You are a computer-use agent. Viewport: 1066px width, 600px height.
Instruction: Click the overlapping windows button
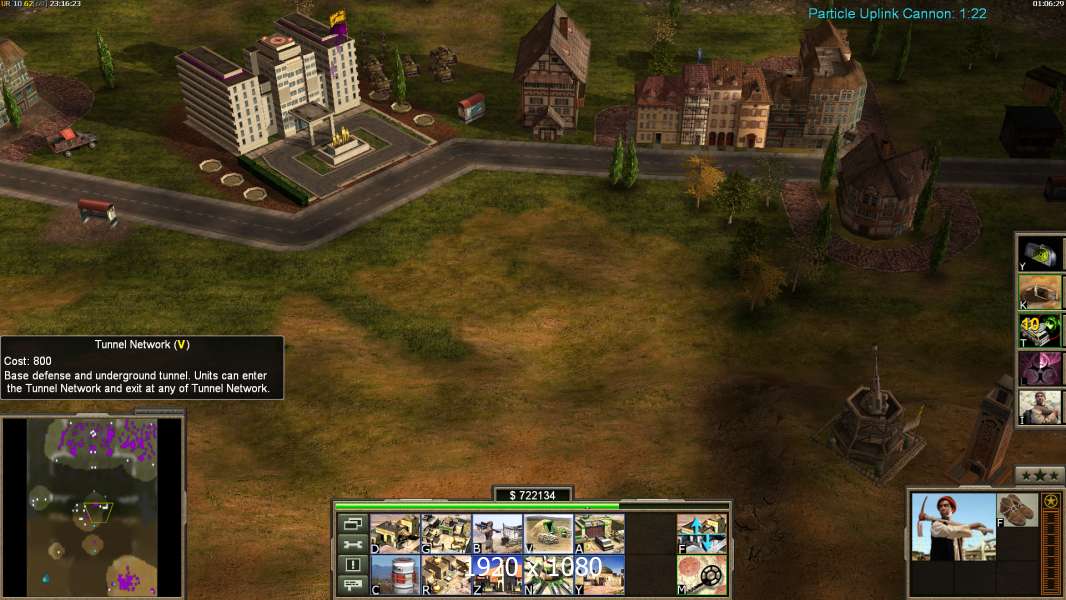tap(353, 523)
